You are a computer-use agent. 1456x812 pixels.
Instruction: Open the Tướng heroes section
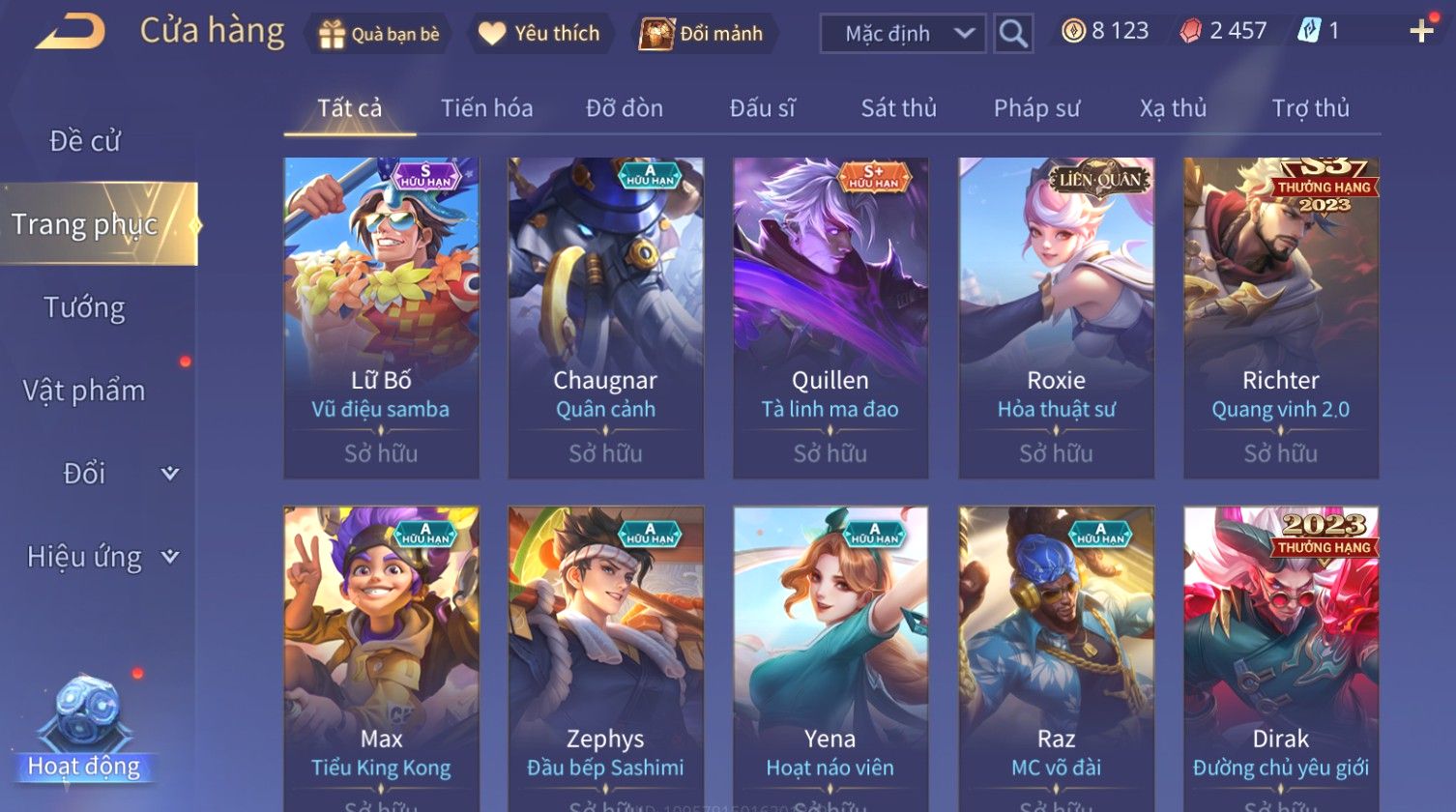85,307
